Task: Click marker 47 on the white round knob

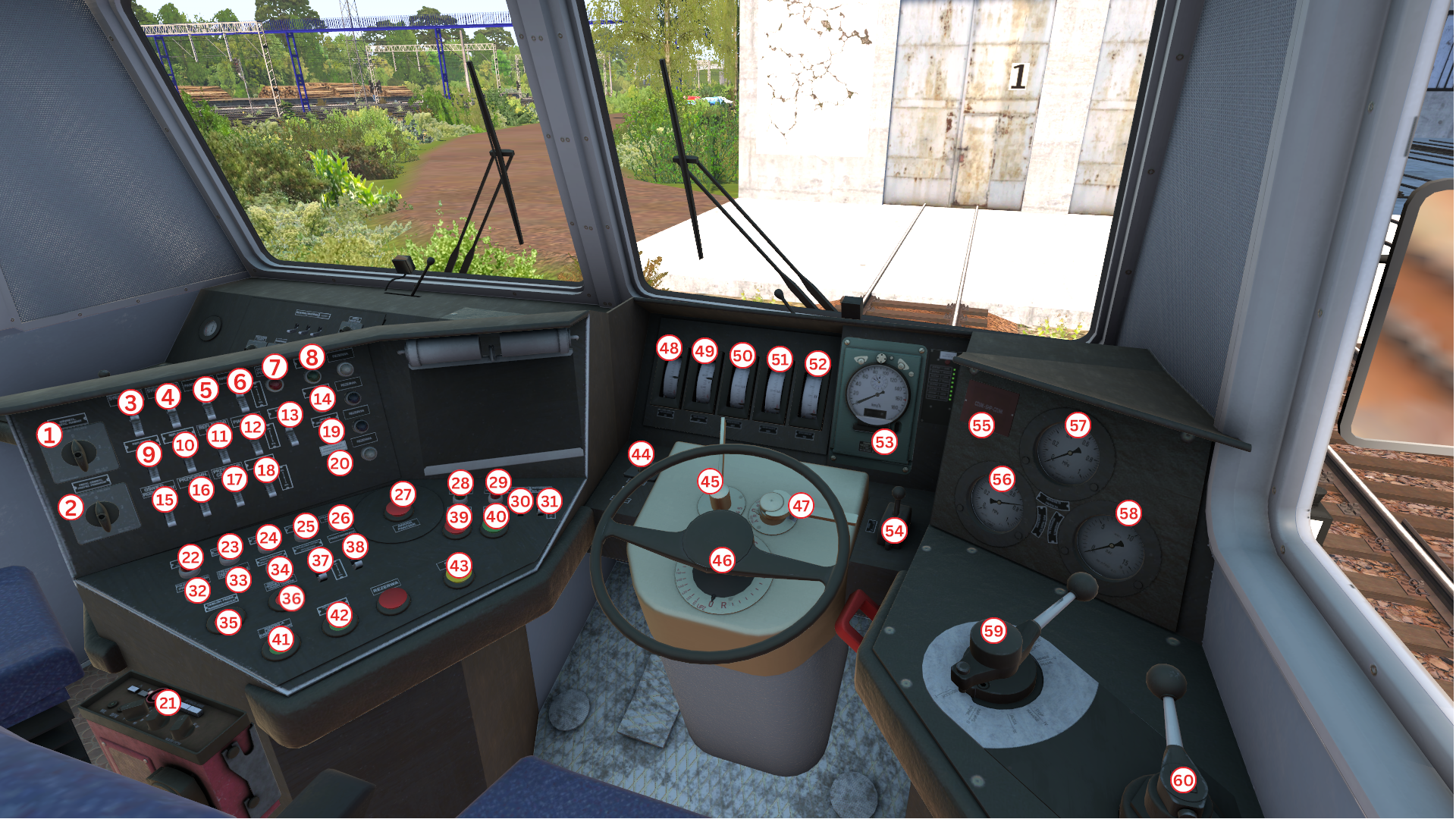Action: (x=801, y=506)
